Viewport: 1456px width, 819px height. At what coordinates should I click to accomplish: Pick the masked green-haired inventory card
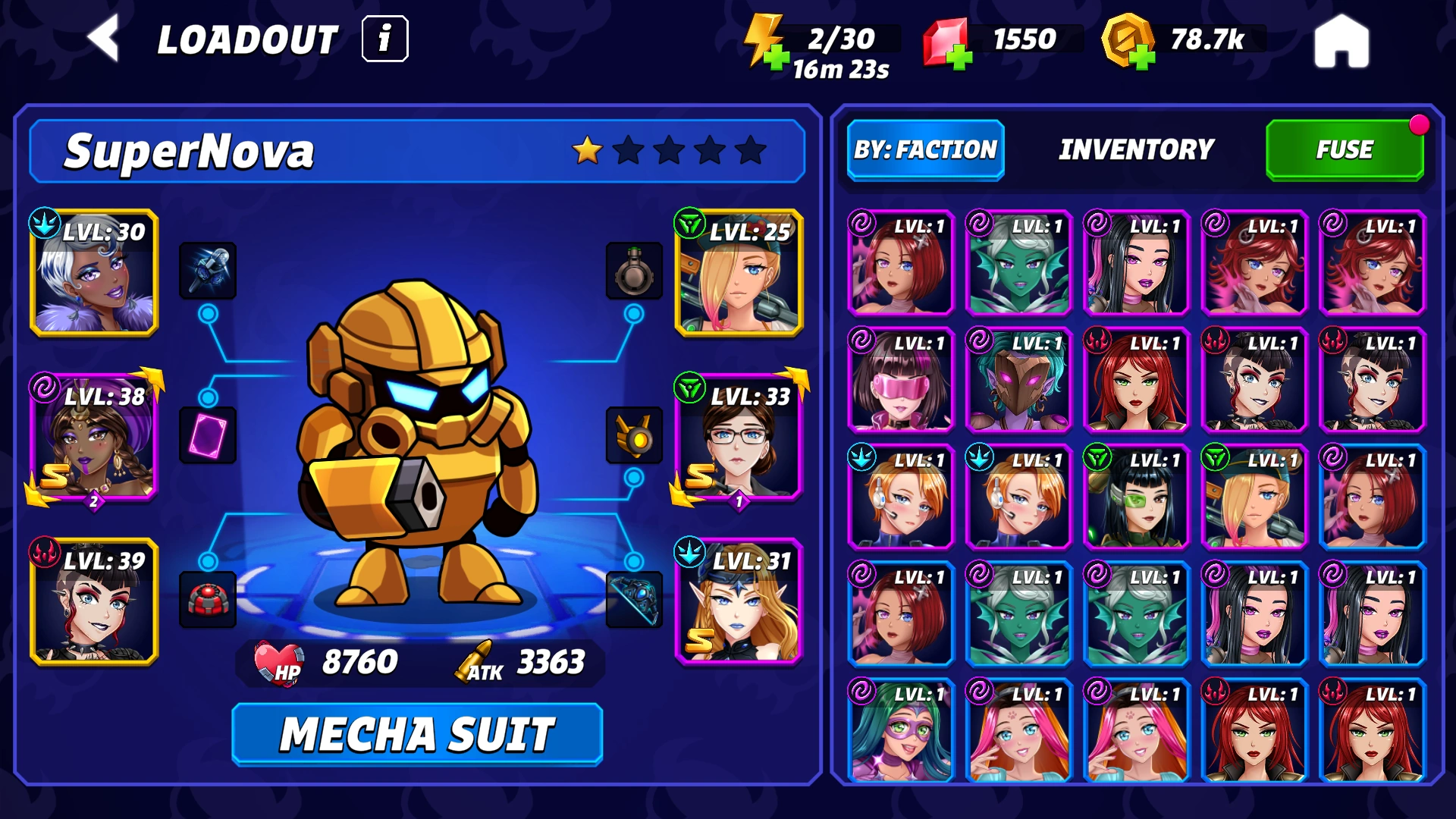(900, 731)
